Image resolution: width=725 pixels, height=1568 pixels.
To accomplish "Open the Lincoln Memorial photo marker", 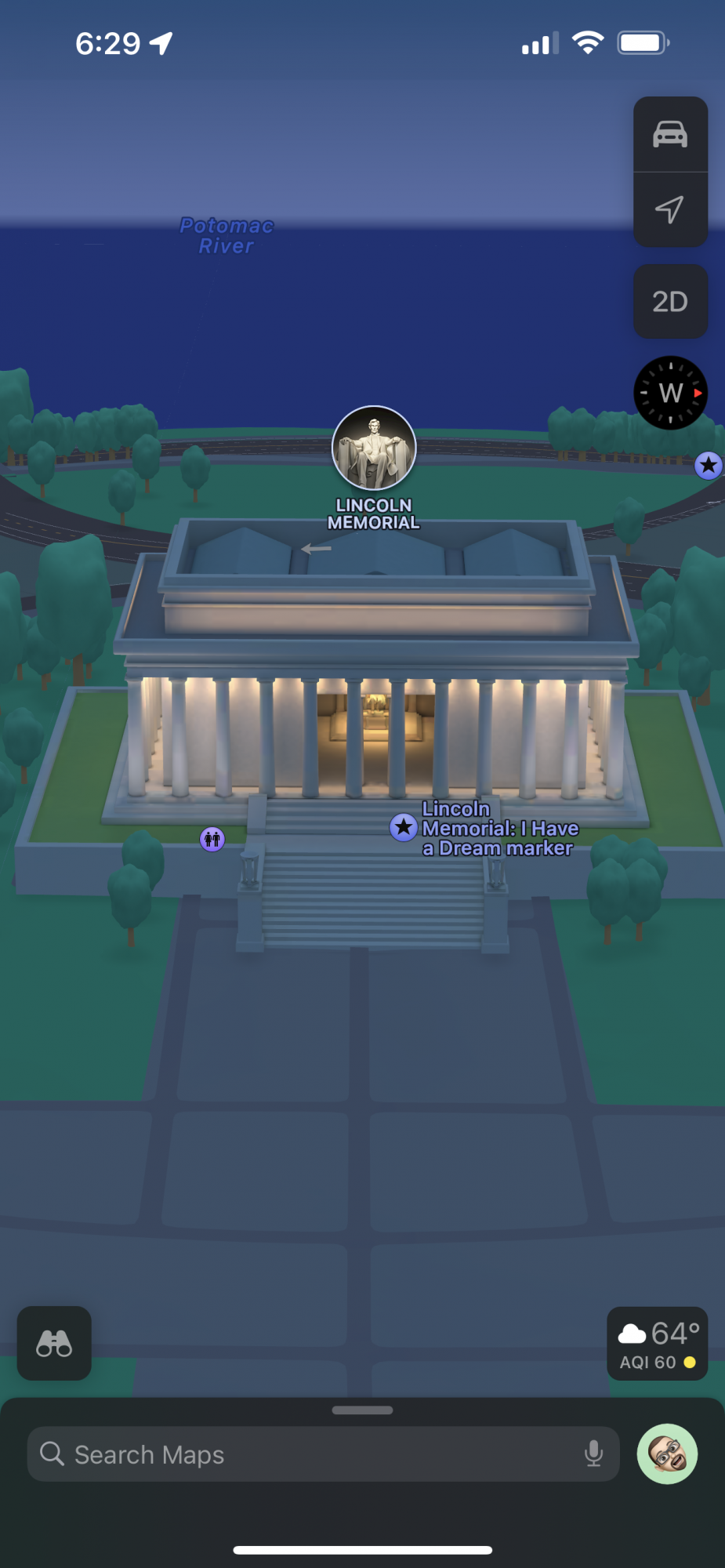I will (x=374, y=448).
